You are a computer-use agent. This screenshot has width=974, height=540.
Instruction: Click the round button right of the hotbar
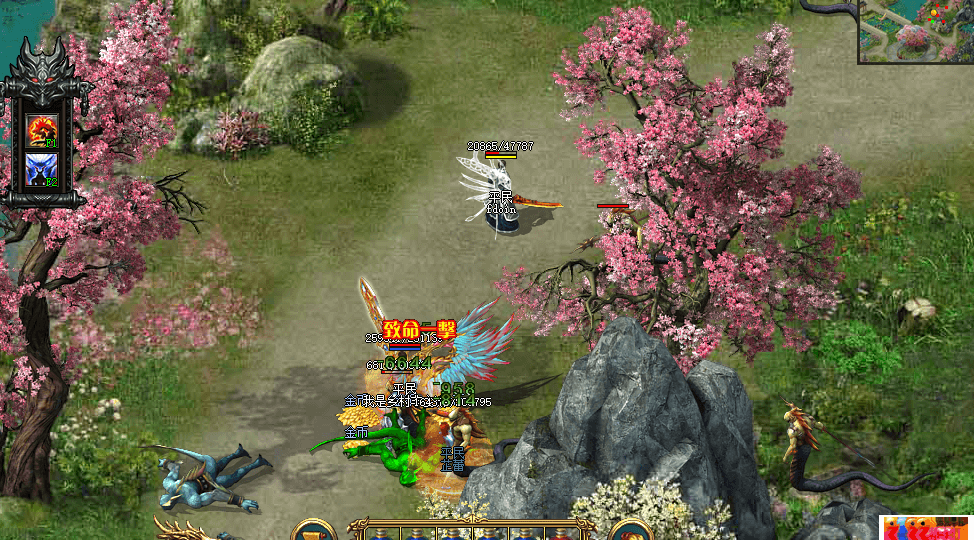[x=631, y=530]
